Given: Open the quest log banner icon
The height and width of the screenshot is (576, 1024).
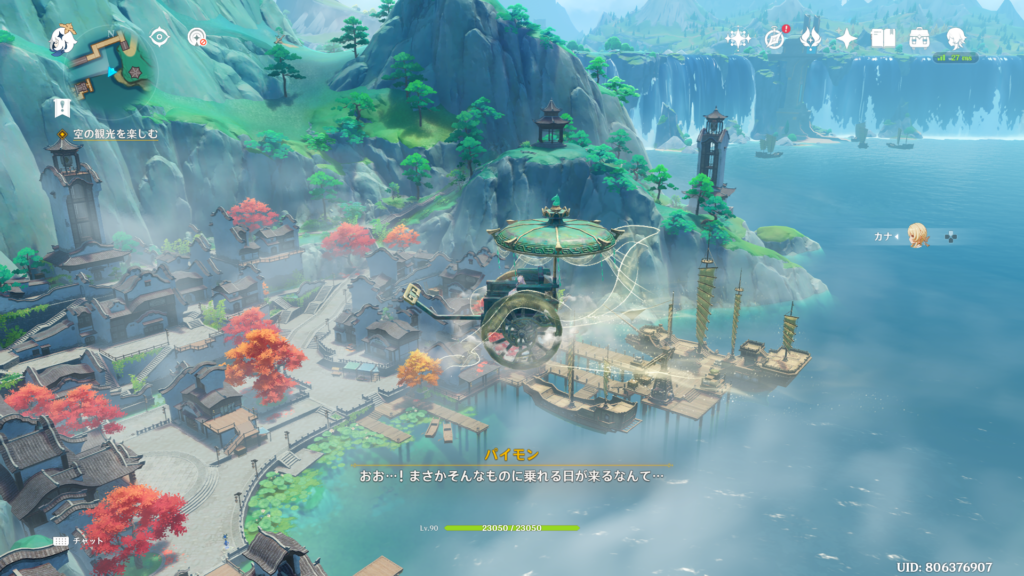Looking at the screenshot, I should (x=62, y=107).
